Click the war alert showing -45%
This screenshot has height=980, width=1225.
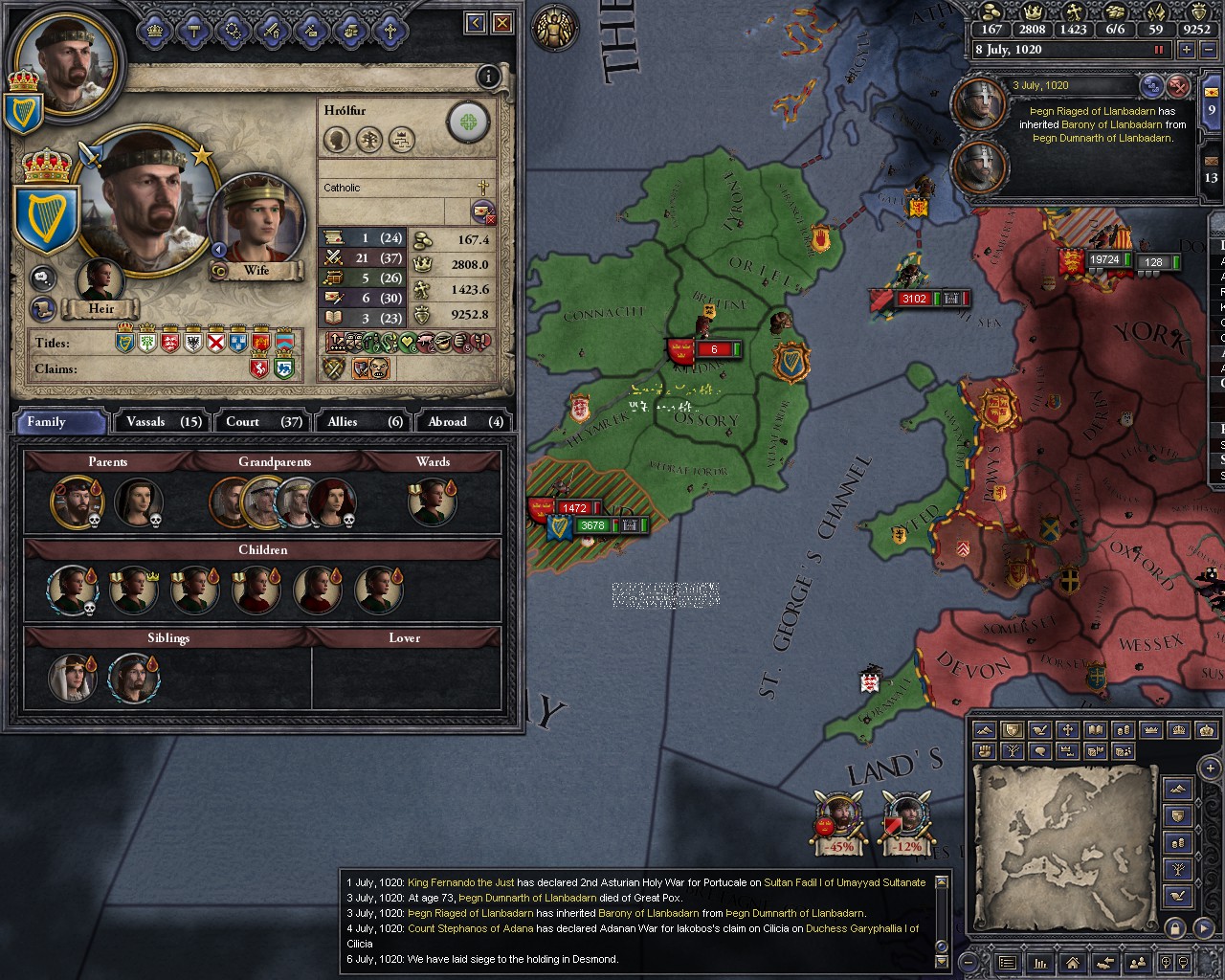(839, 821)
